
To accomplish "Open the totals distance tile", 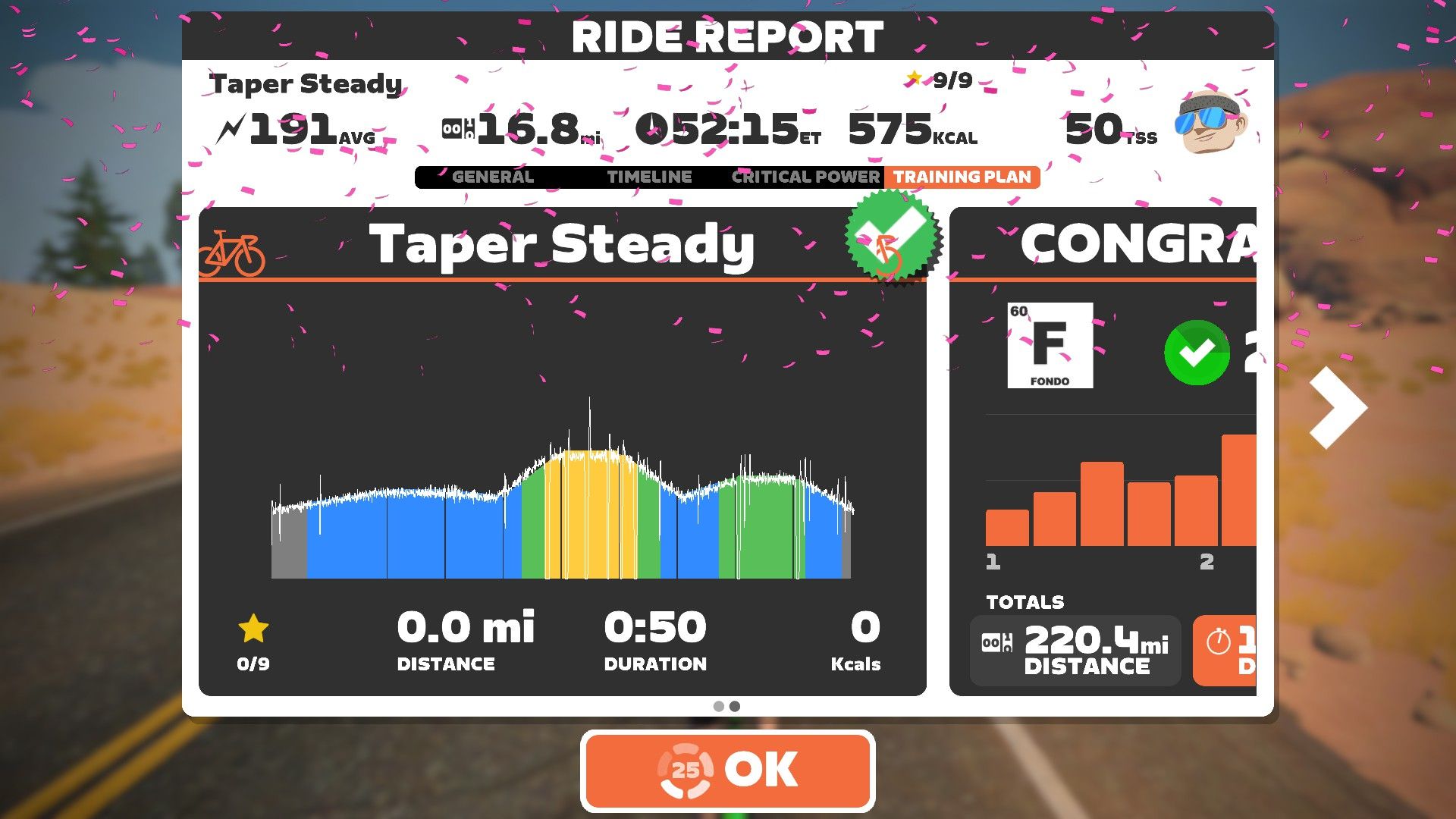I will coord(1075,651).
